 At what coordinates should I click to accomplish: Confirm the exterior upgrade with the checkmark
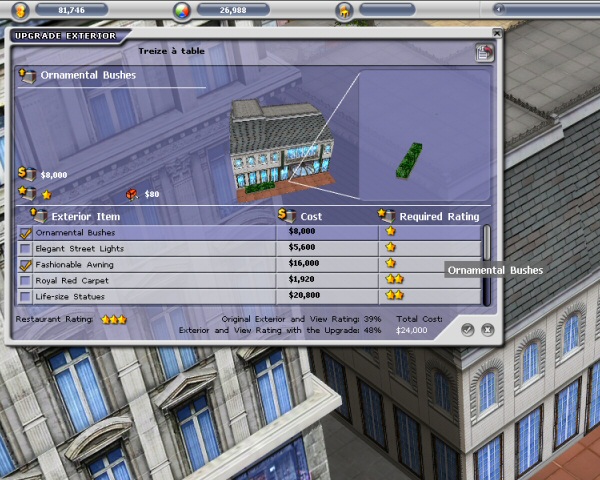tap(468, 329)
